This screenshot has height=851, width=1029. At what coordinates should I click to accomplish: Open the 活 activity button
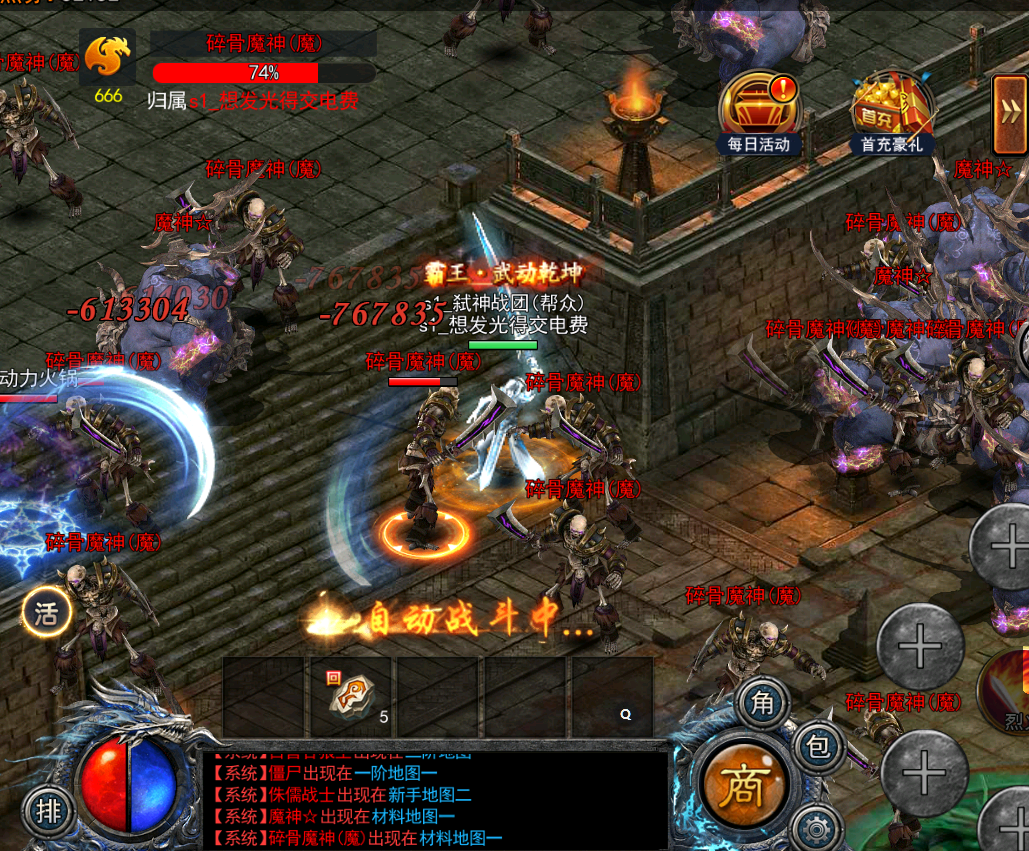(x=47, y=612)
